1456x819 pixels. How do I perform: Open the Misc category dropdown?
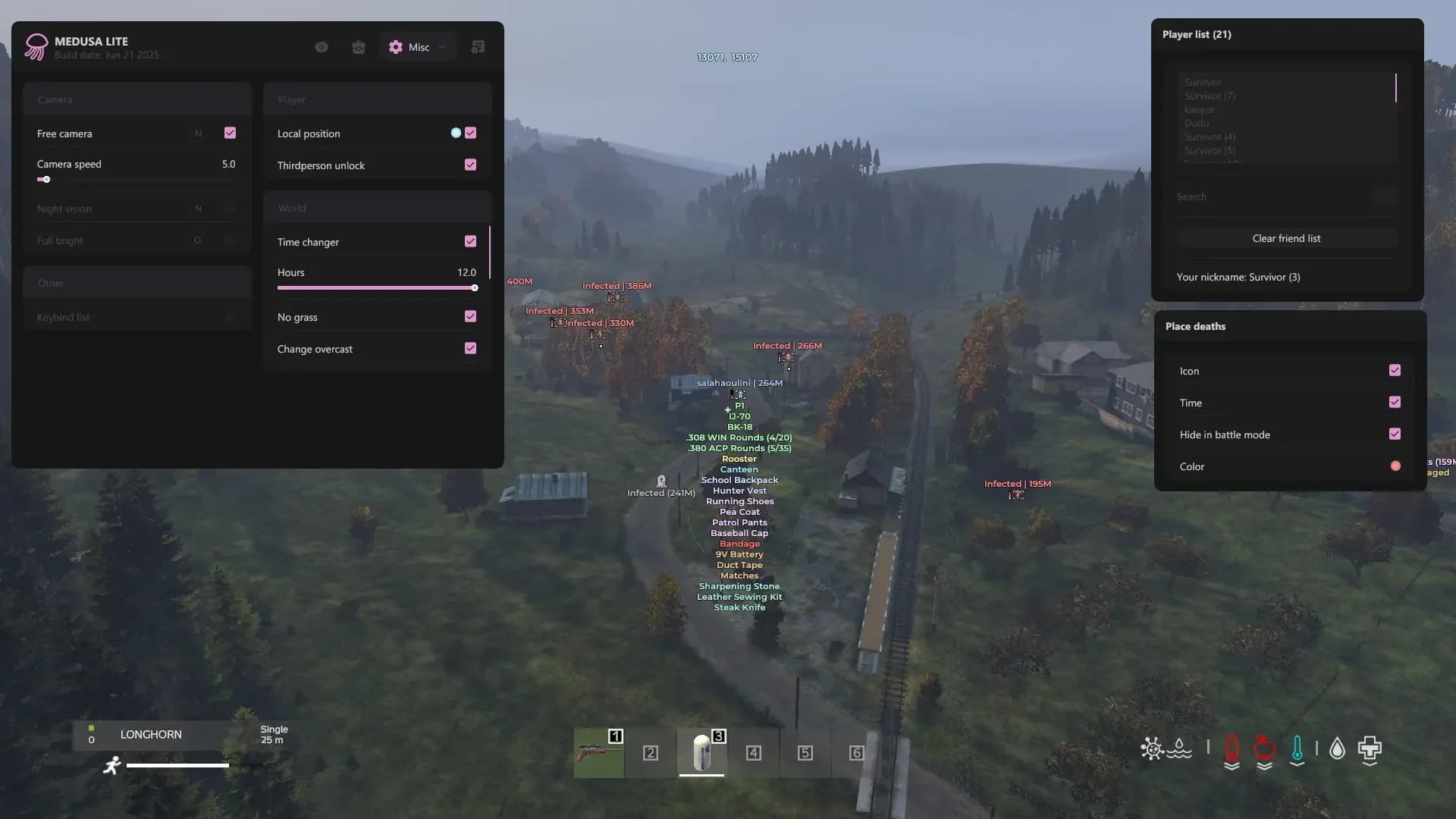click(416, 46)
